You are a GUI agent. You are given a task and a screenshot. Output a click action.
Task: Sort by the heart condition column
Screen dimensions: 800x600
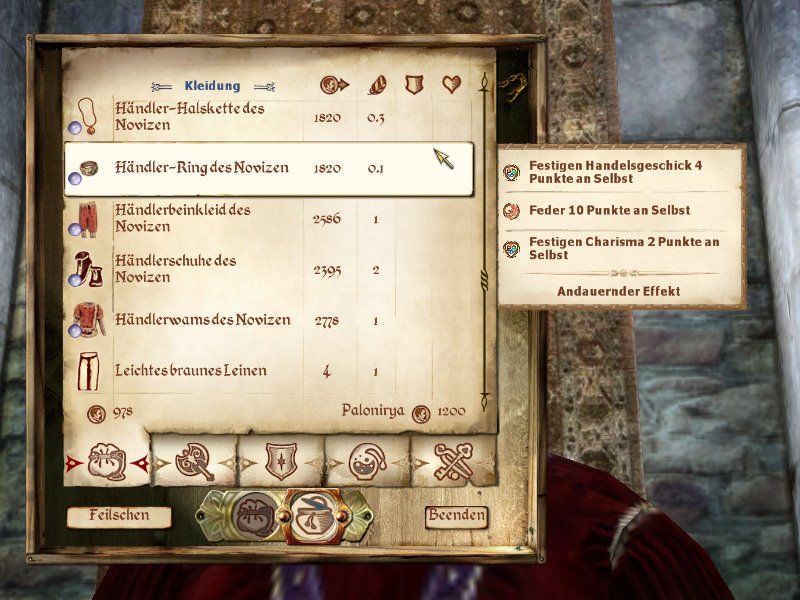tap(451, 85)
